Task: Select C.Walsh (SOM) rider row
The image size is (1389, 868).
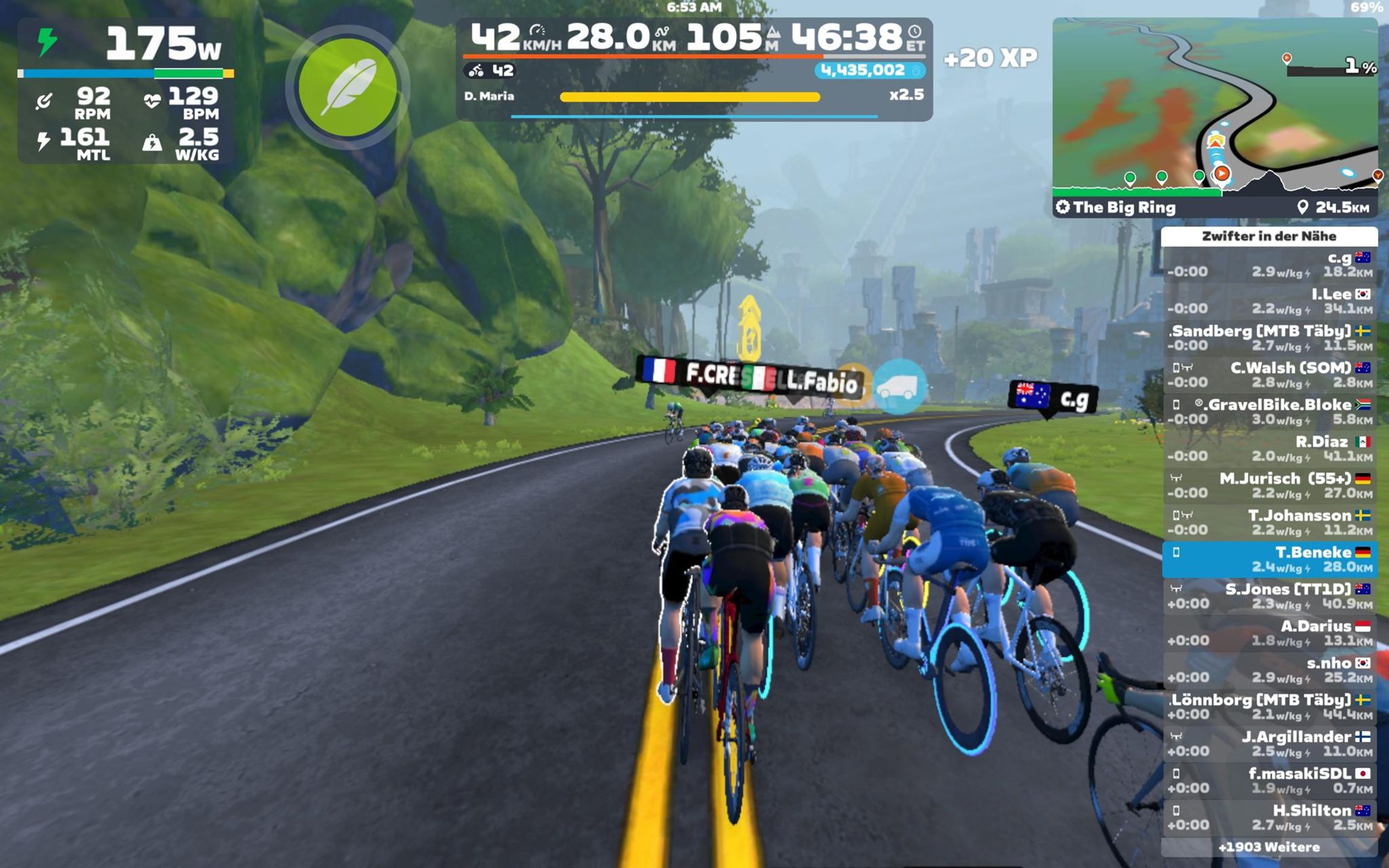Action: 1269,375
